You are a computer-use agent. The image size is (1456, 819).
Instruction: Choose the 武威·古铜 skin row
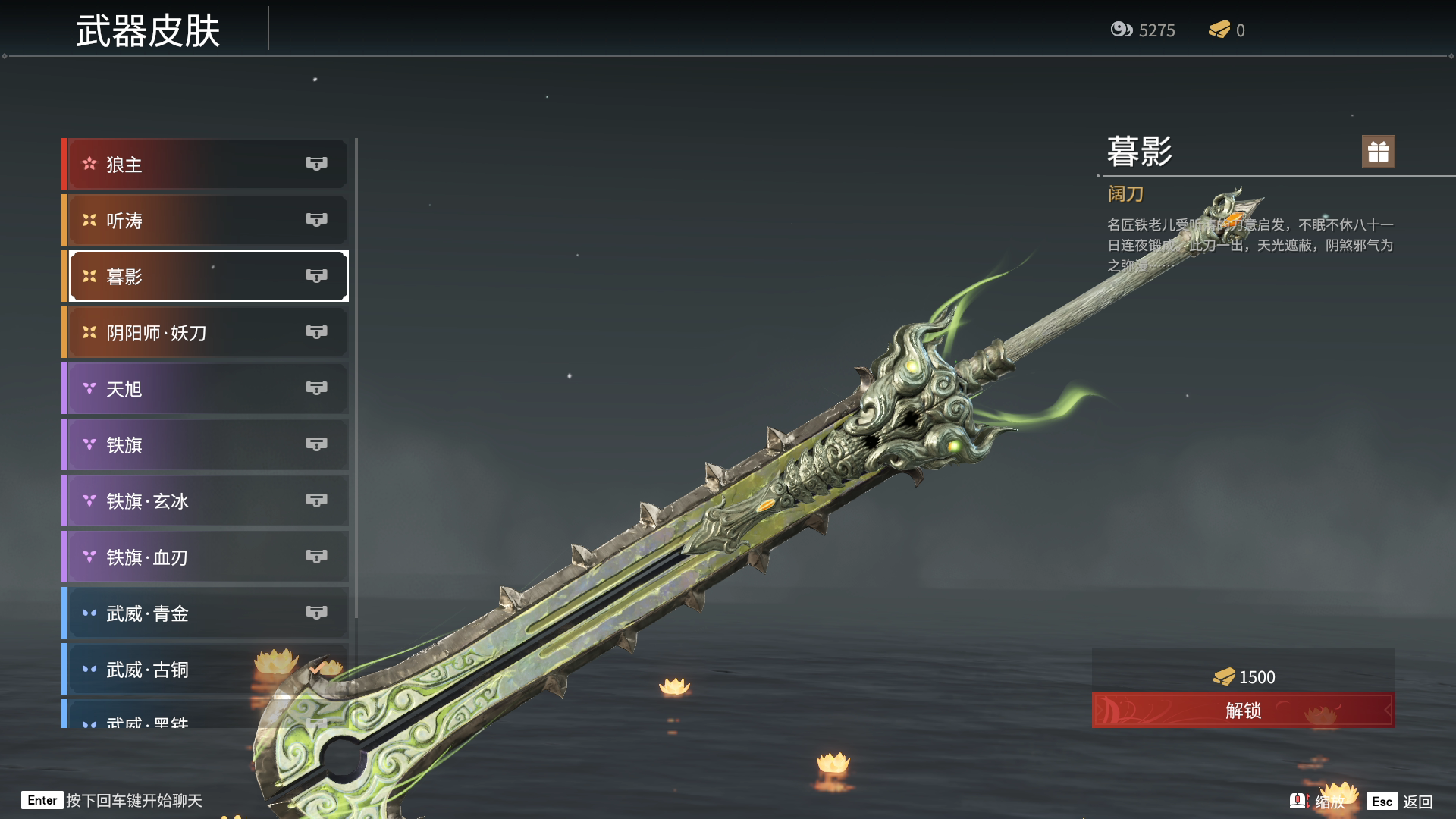[x=205, y=669]
